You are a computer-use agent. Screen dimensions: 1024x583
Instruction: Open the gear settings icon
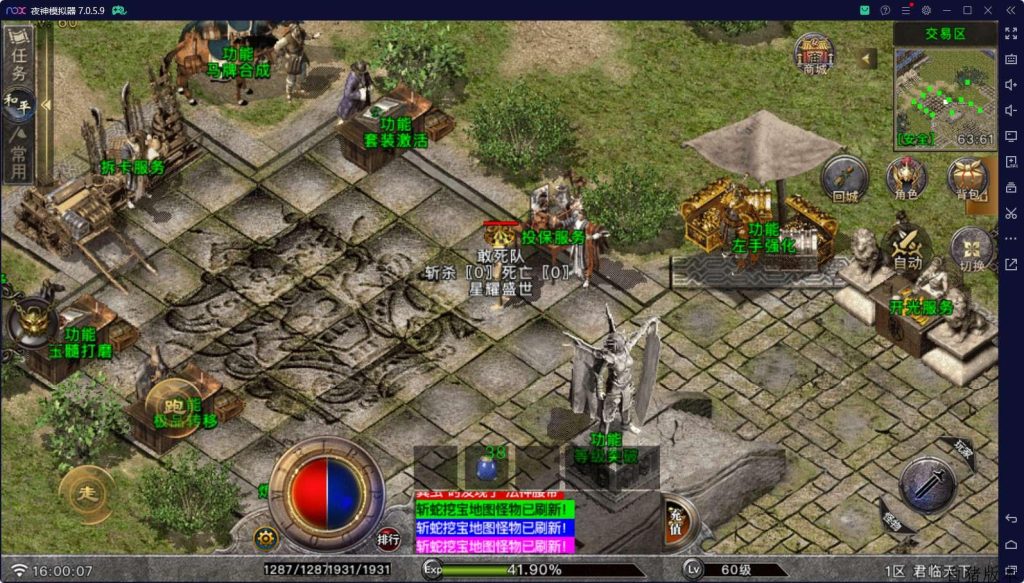point(266,537)
